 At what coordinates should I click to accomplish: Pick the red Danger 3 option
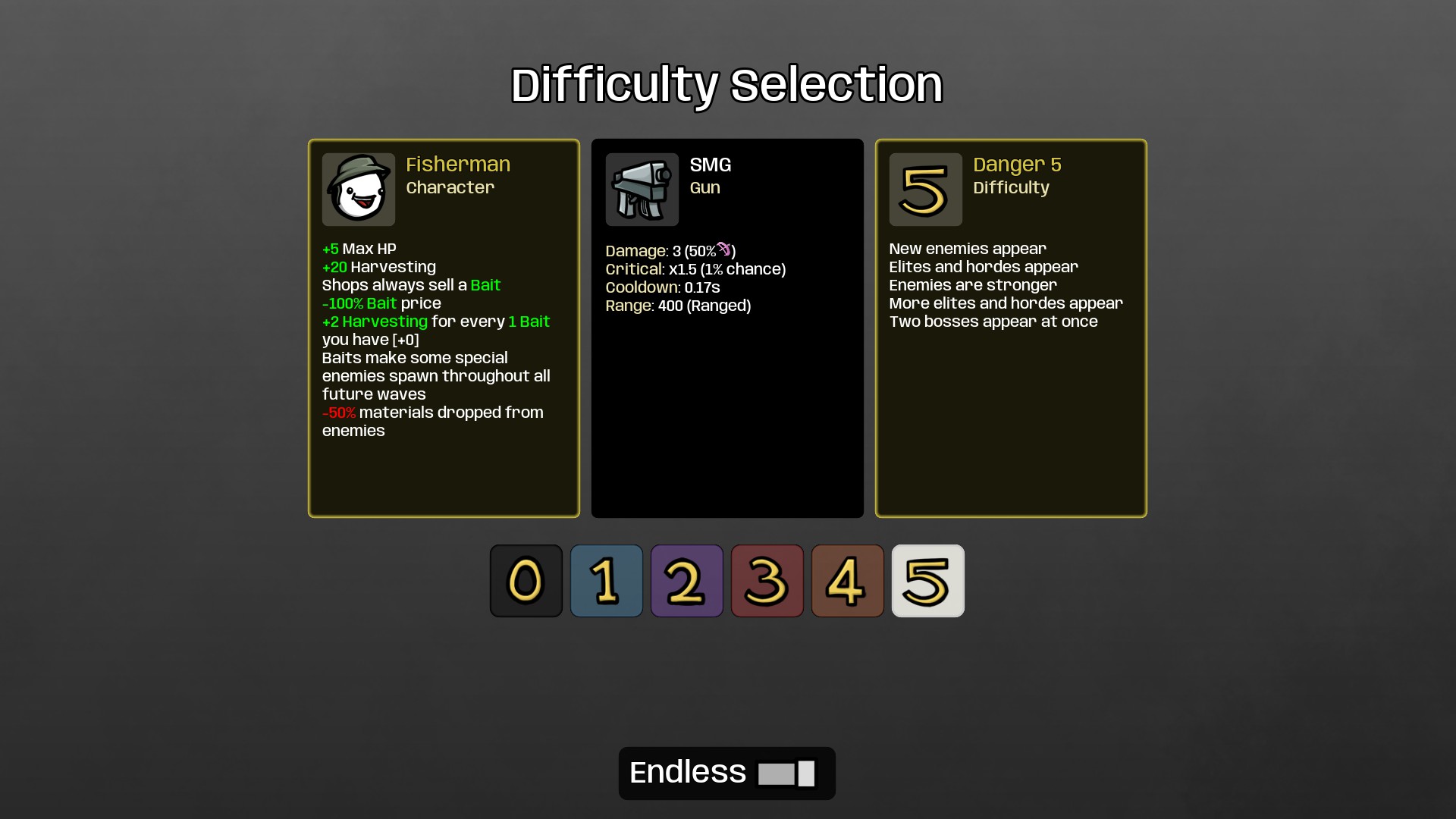767,581
